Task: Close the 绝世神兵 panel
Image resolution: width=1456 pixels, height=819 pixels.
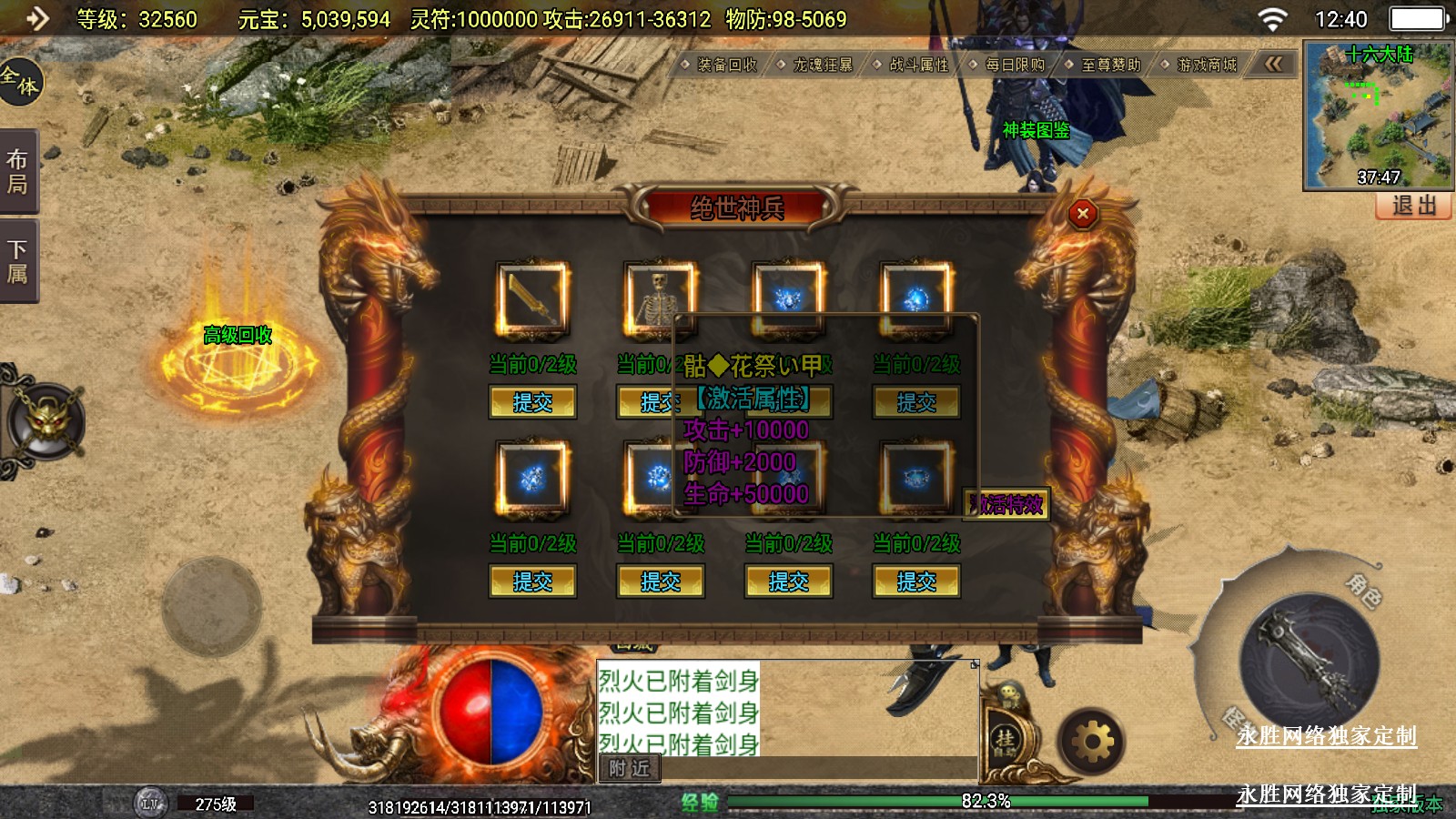Action: (x=1082, y=214)
